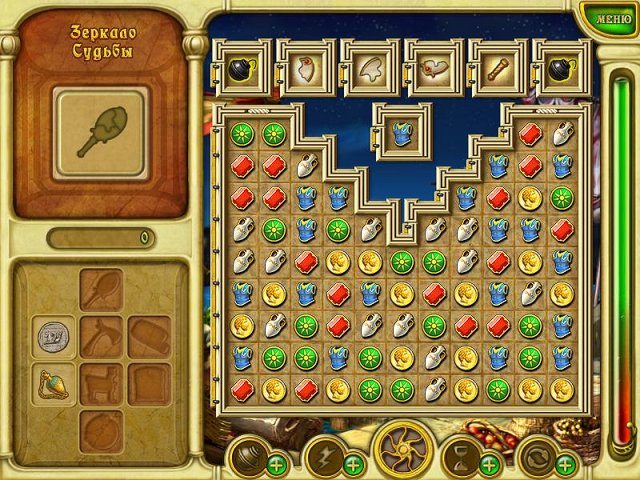Activate the hourglass time bonus
Viewport: 640px width, 480px height.
click(x=459, y=457)
